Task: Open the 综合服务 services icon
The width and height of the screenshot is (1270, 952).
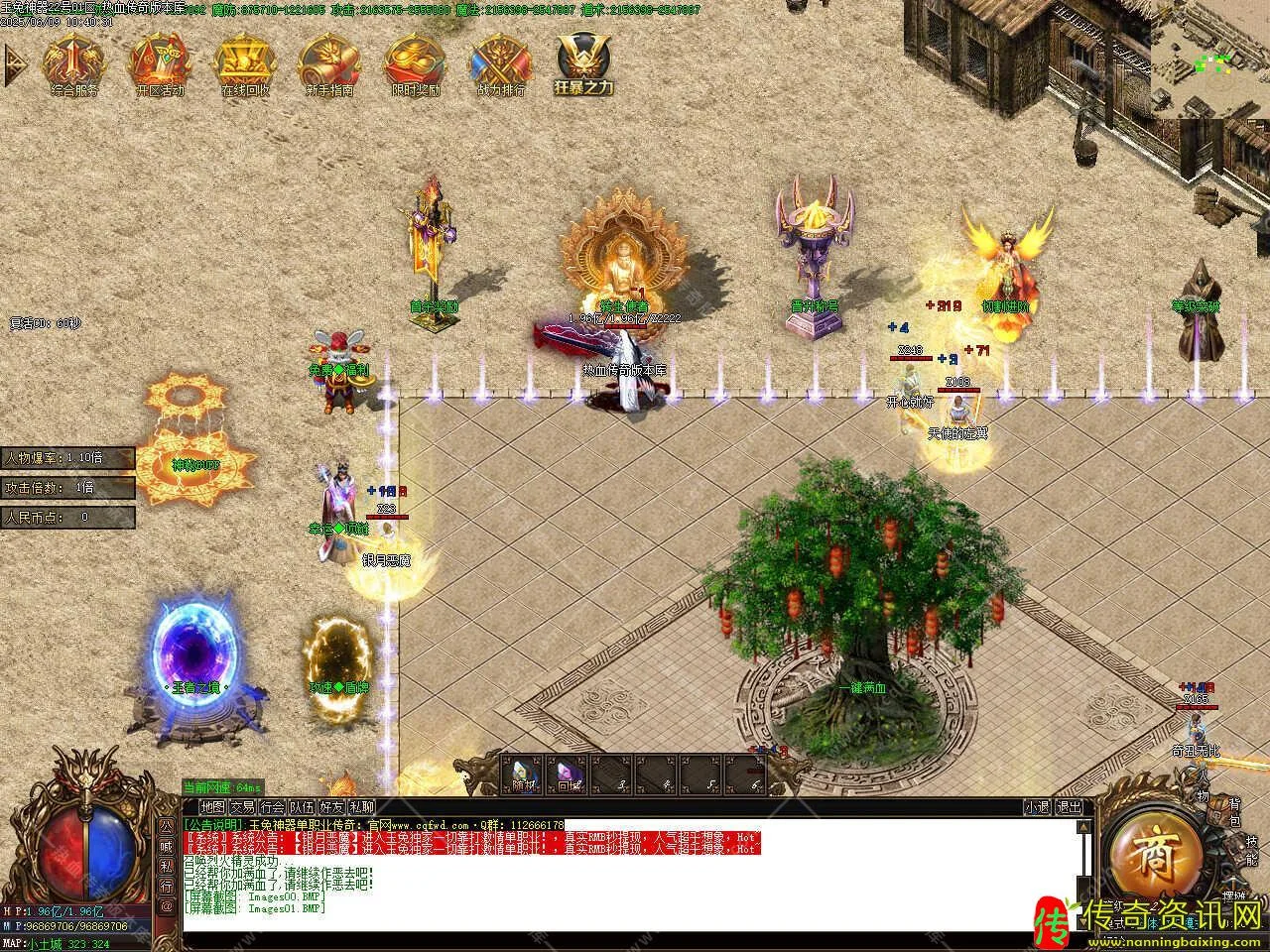Action: pos(73,63)
